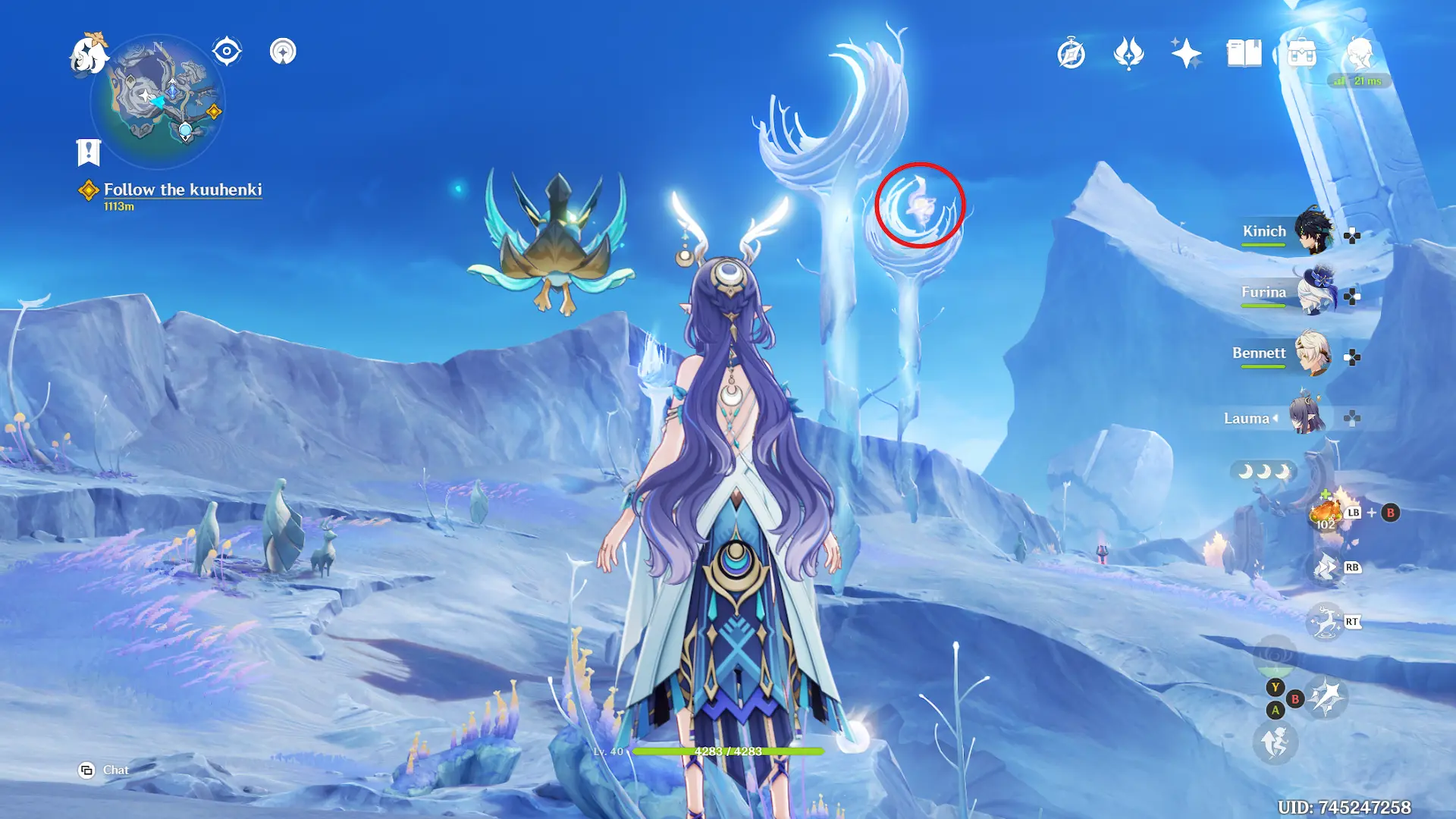Open the Wish four-pointed star icon

click(x=1186, y=54)
